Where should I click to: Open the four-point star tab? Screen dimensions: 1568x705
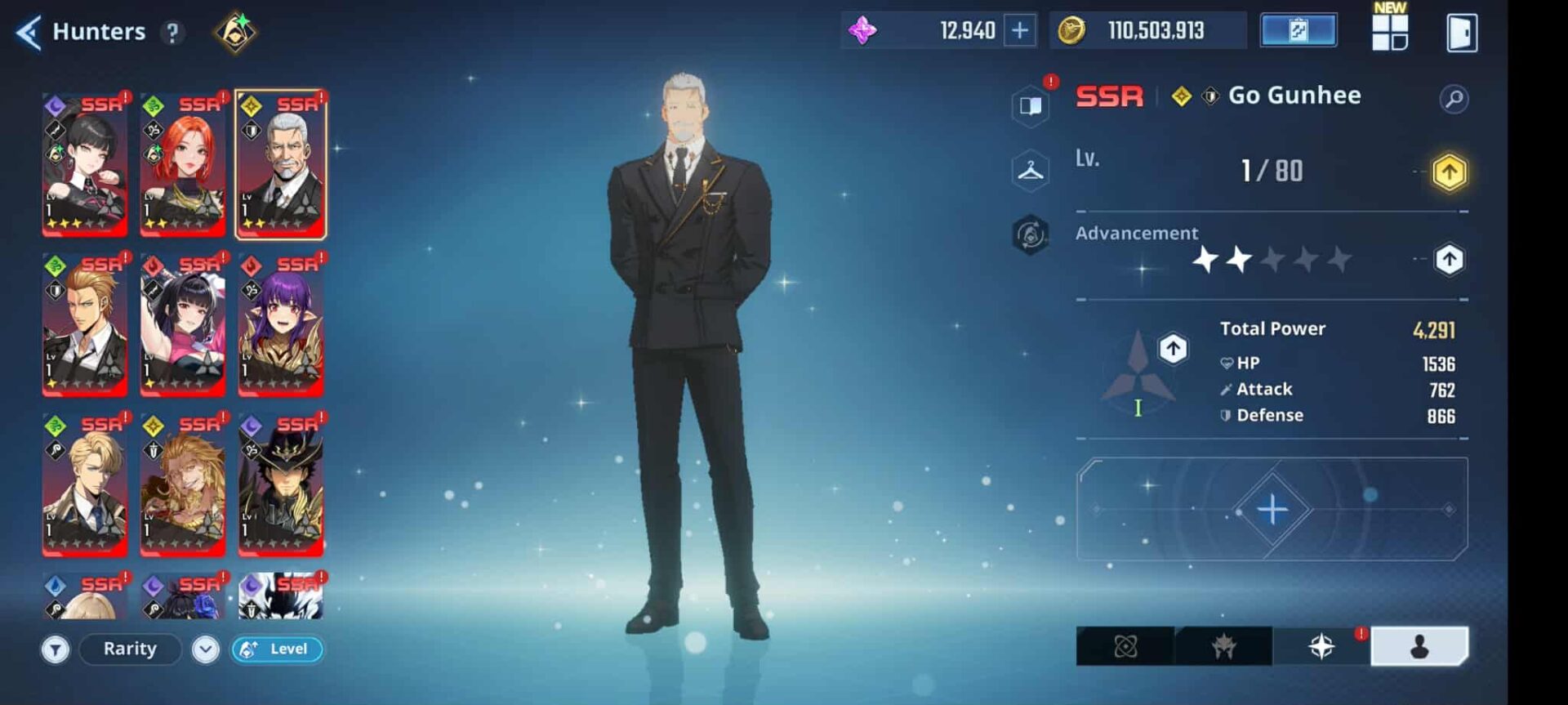pyautogui.click(x=1321, y=647)
